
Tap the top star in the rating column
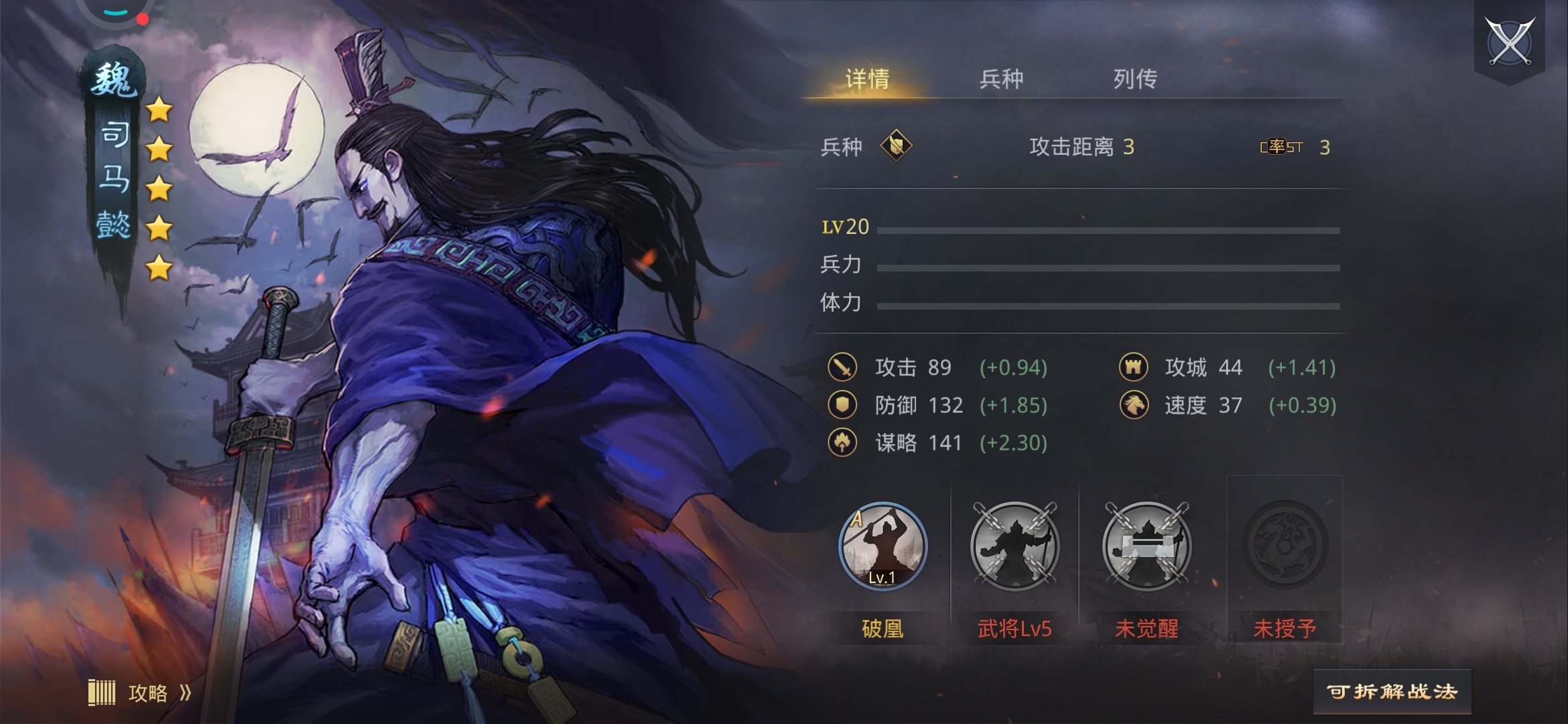(x=159, y=111)
